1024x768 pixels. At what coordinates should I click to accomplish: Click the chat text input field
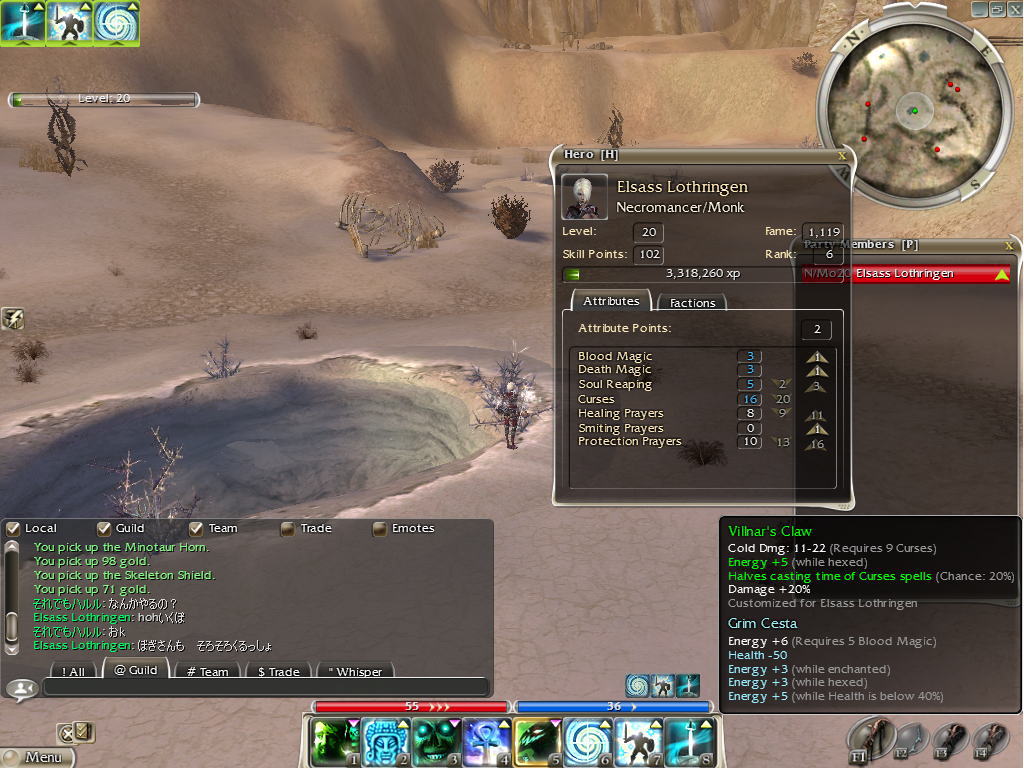265,687
